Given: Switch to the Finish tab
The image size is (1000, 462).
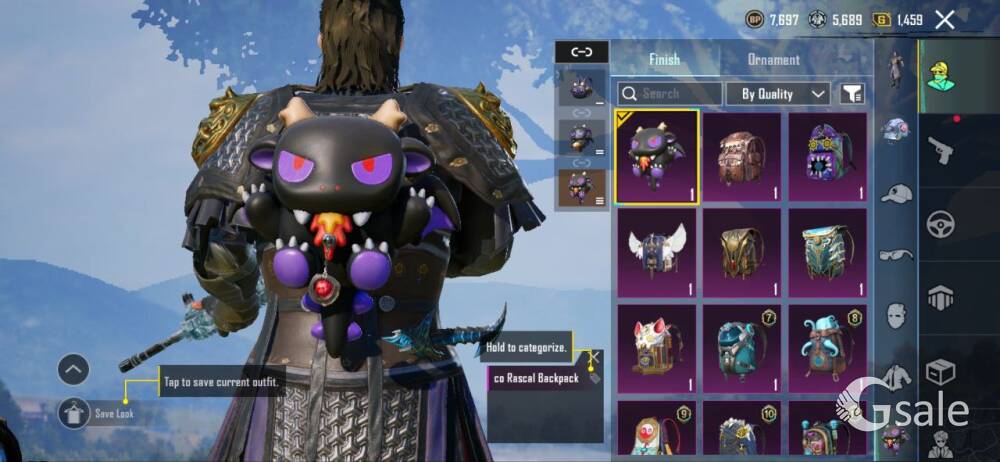Looking at the screenshot, I should click(x=664, y=59).
